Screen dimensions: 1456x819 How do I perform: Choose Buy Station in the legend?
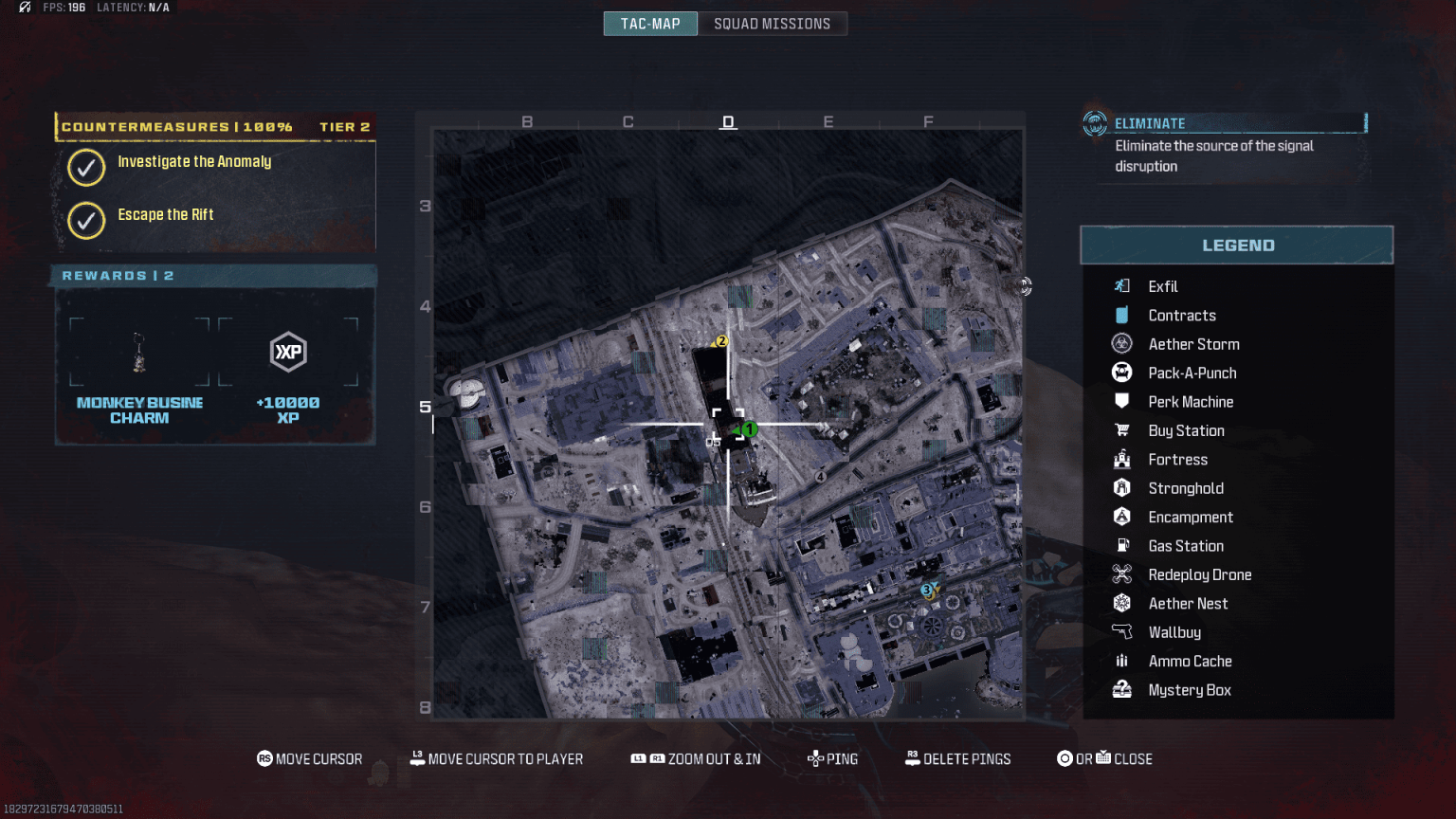click(x=1186, y=431)
